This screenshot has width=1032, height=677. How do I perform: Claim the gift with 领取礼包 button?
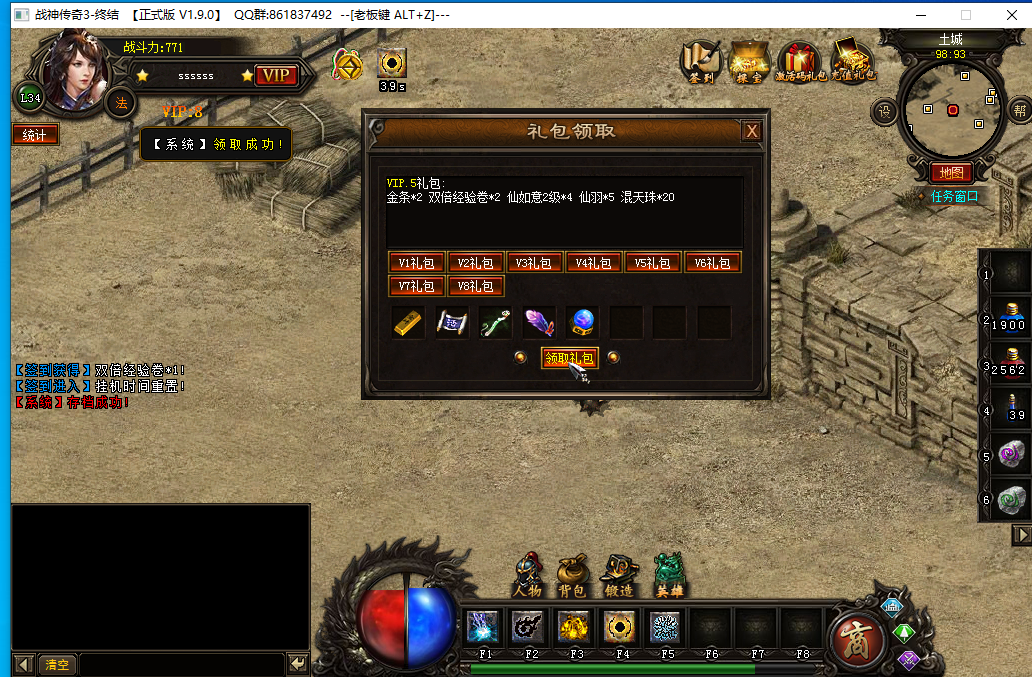click(569, 358)
